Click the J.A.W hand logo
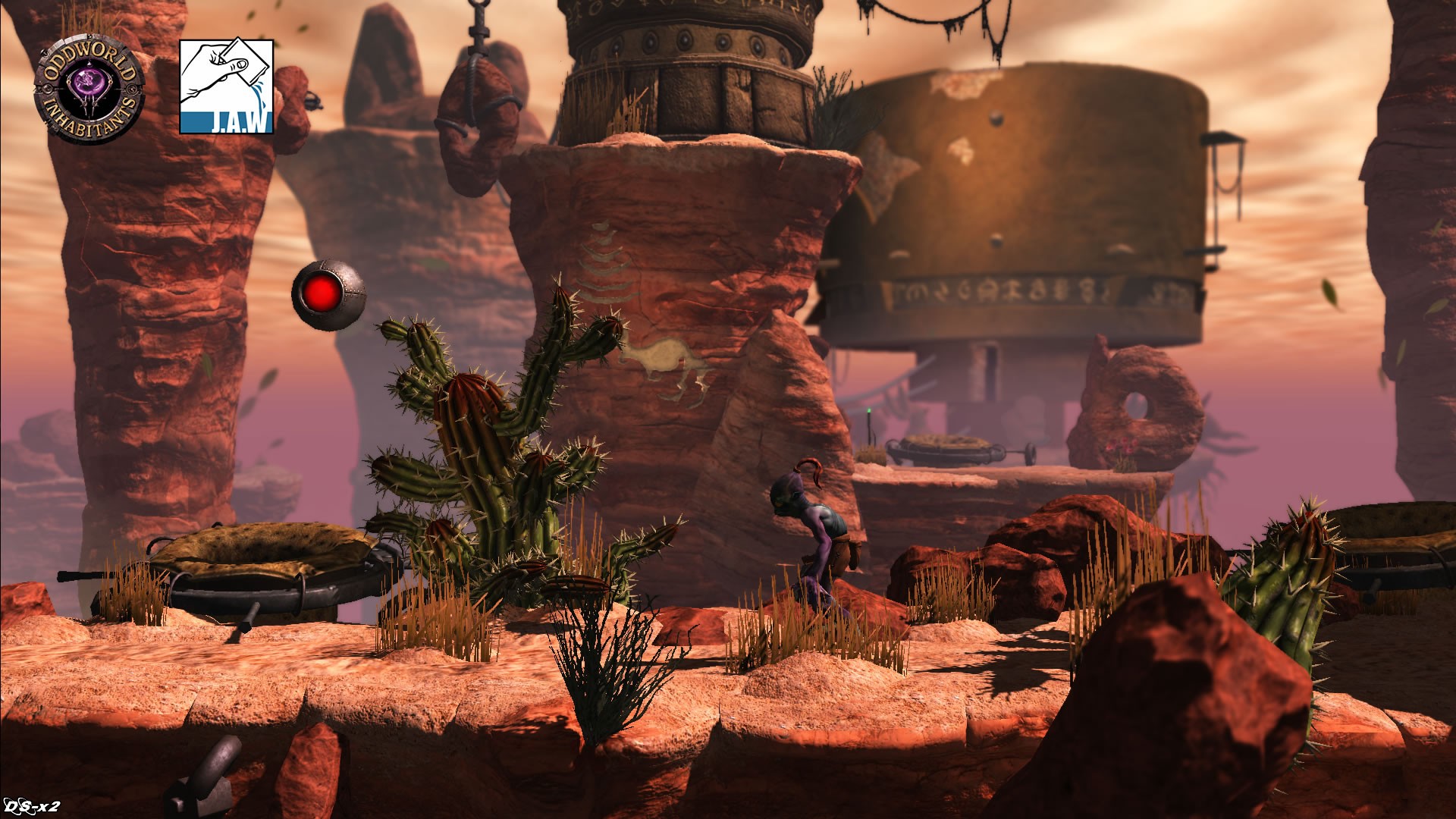 click(x=226, y=86)
